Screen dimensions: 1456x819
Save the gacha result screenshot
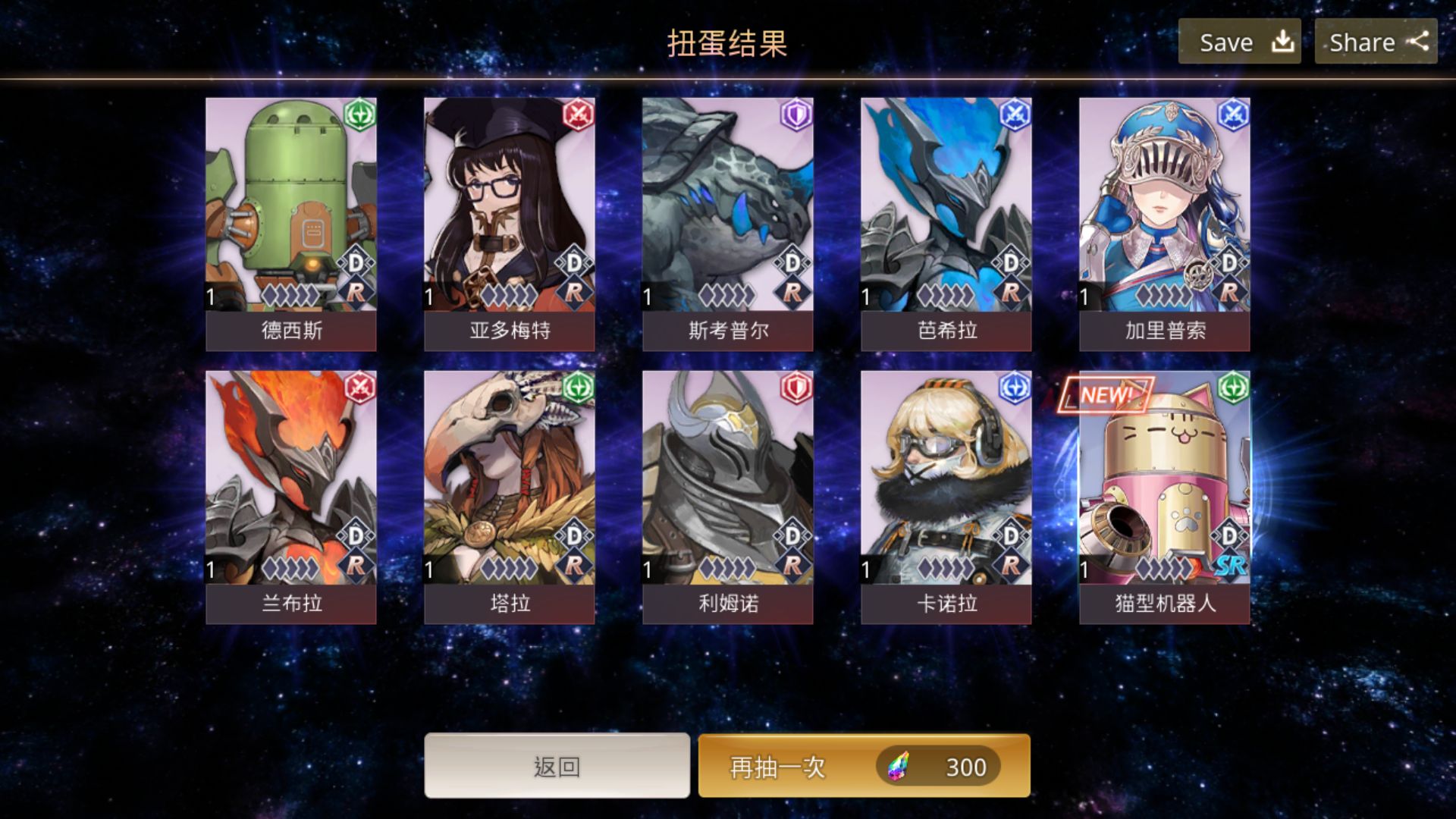[1239, 42]
